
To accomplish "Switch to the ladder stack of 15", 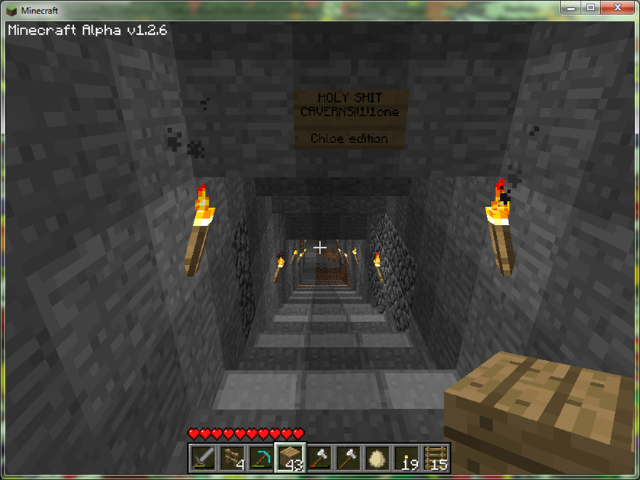I will click(x=436, y=458).
